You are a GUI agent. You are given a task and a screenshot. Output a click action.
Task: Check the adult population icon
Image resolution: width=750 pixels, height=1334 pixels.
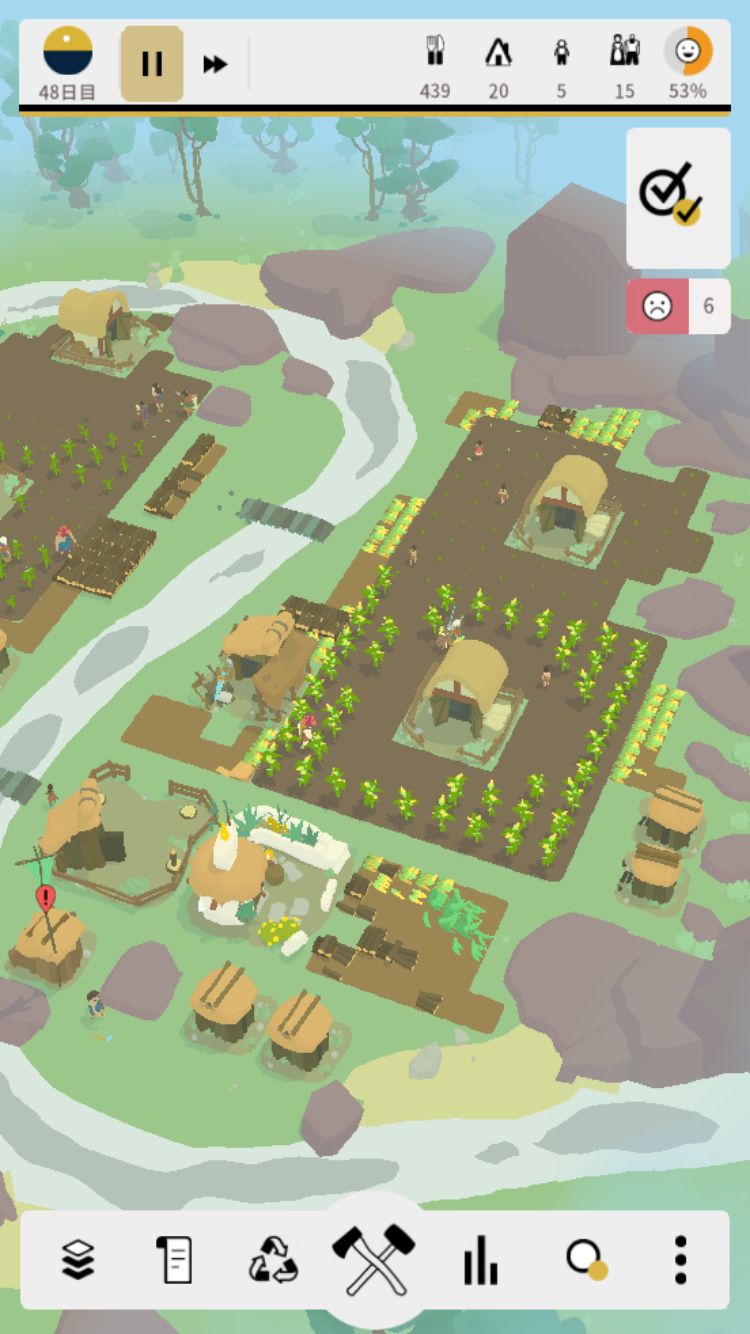point(625,63)
